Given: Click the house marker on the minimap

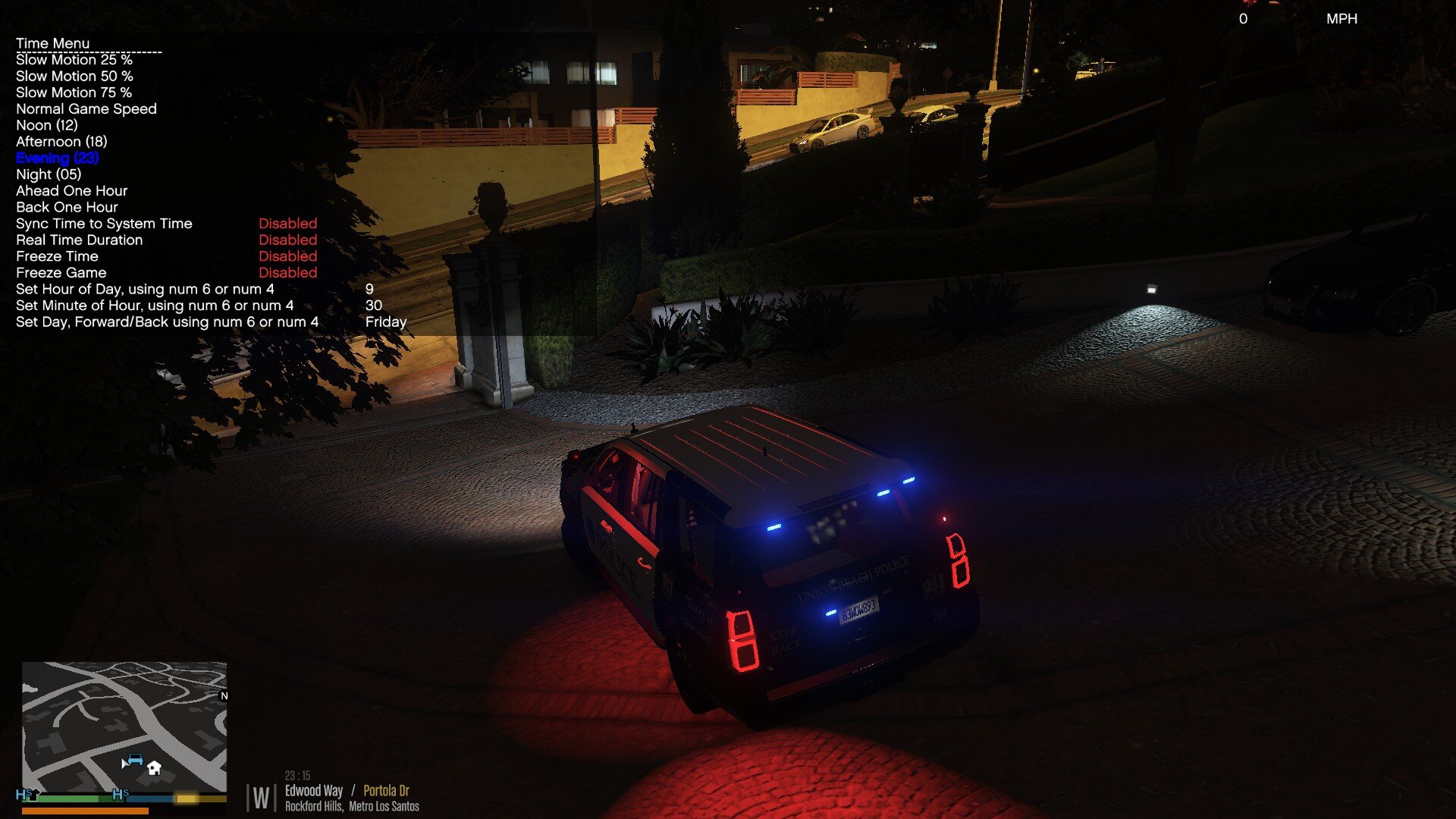Looking at the screenshot, I should (x=154, y=768).
